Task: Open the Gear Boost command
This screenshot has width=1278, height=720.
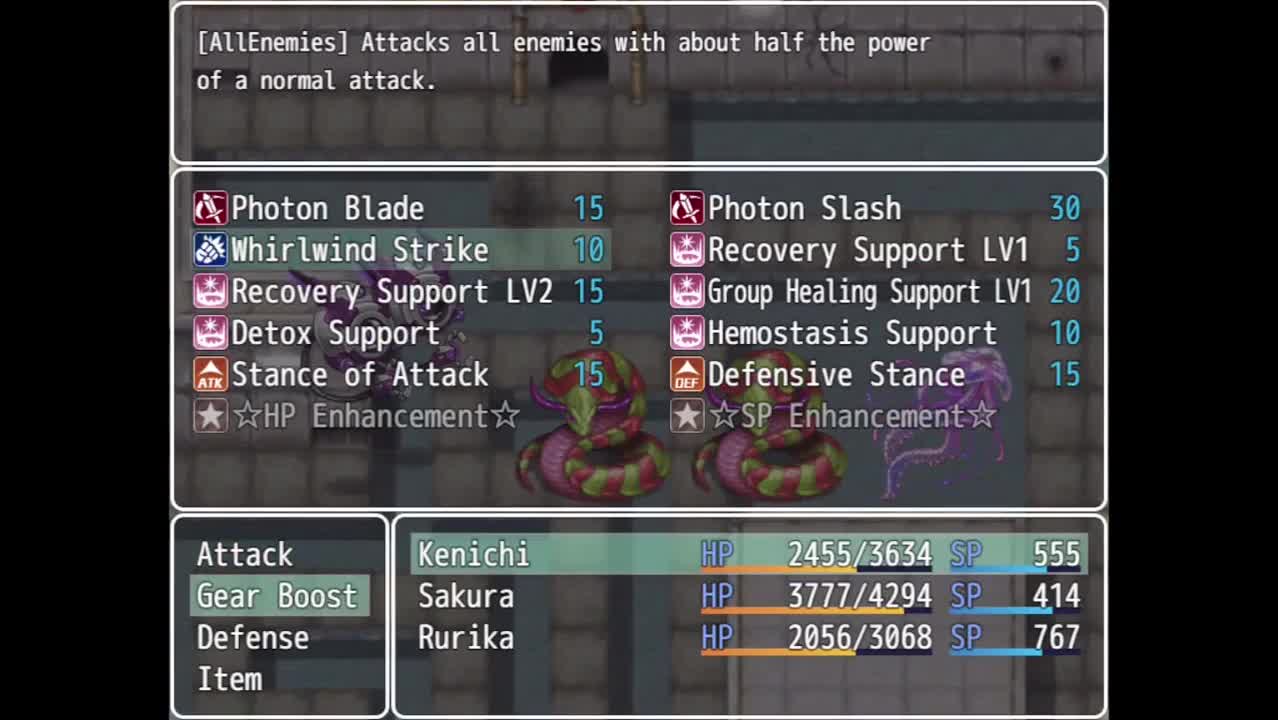Action: [x=278, y=596]
